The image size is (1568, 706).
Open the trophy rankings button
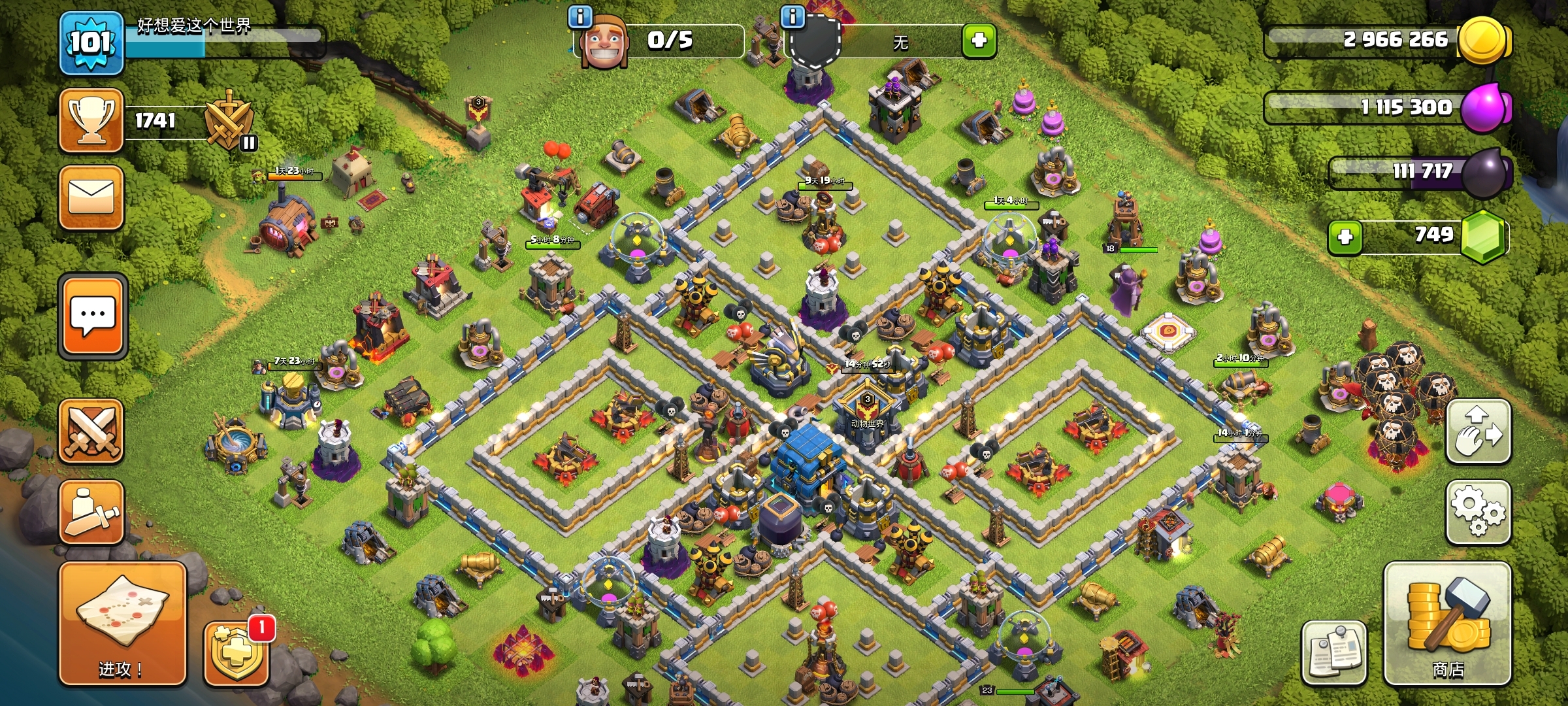click(x=91, y=121)
